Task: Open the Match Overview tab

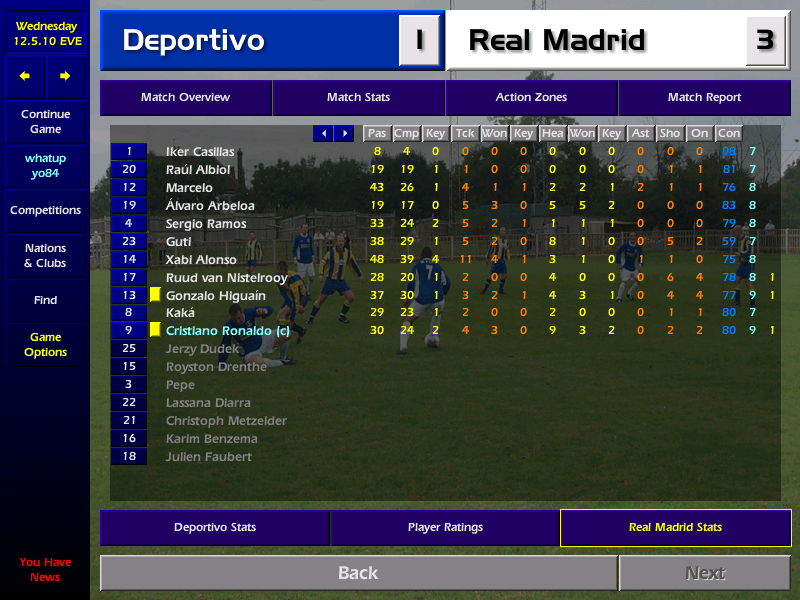Action: click(x=185, y=98)
